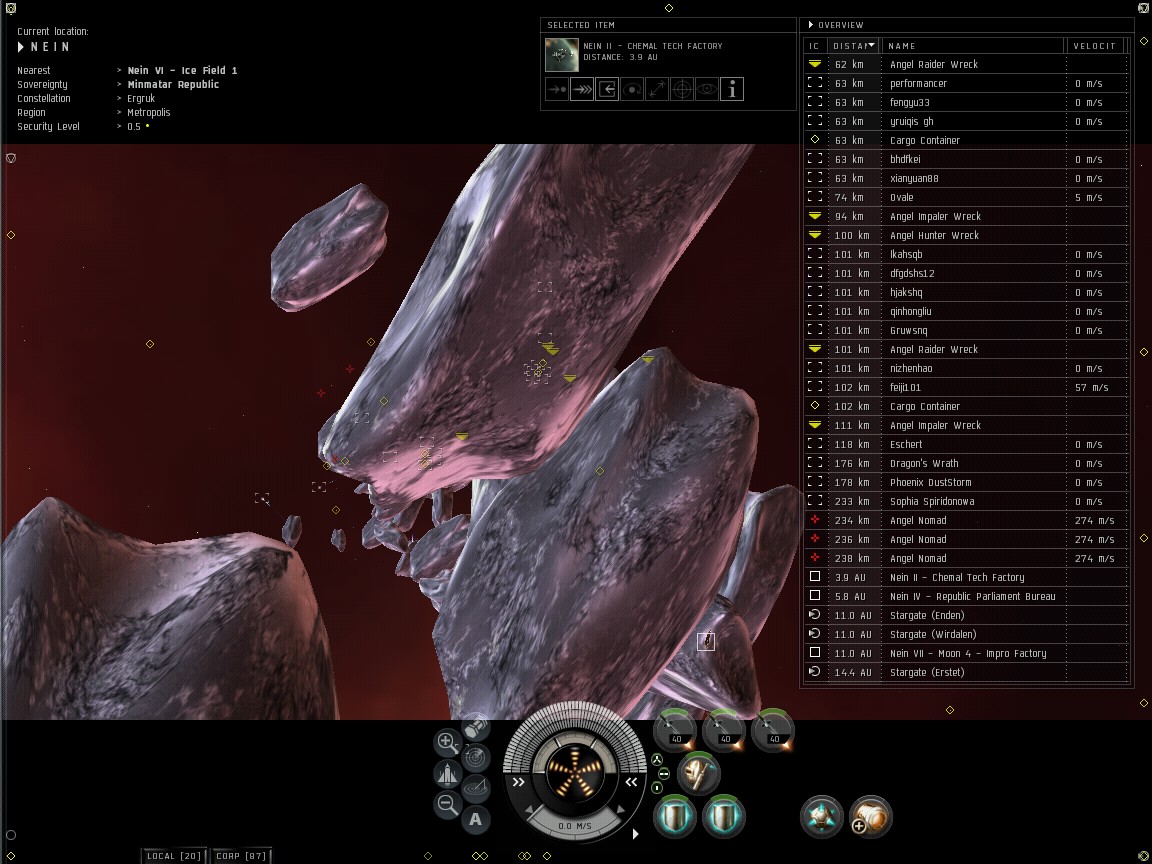
Task: Click the zoom-out magnifier button
Action: click(x=447, y=804)
